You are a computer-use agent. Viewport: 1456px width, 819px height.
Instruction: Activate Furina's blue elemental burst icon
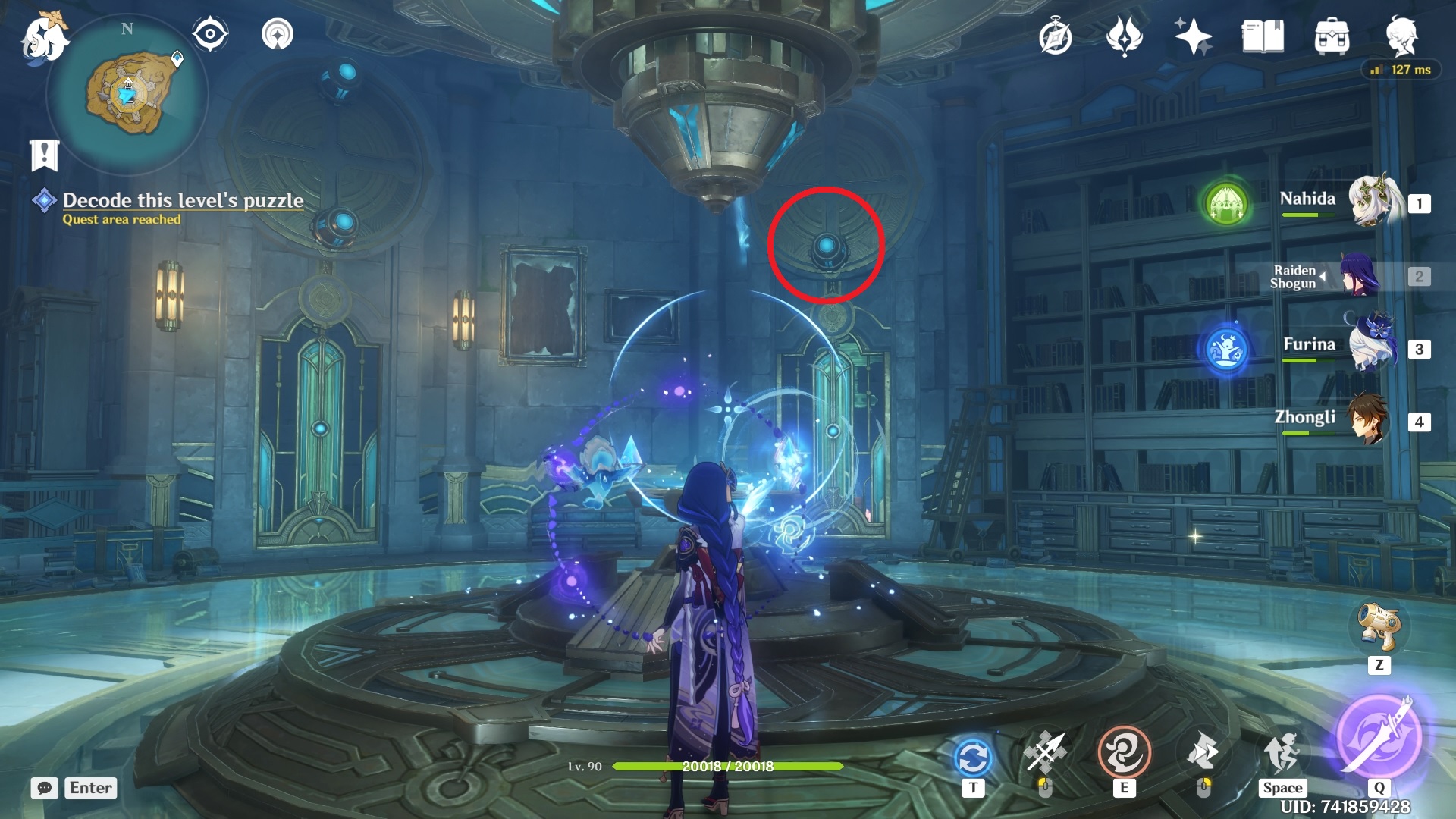(1226, 350)
